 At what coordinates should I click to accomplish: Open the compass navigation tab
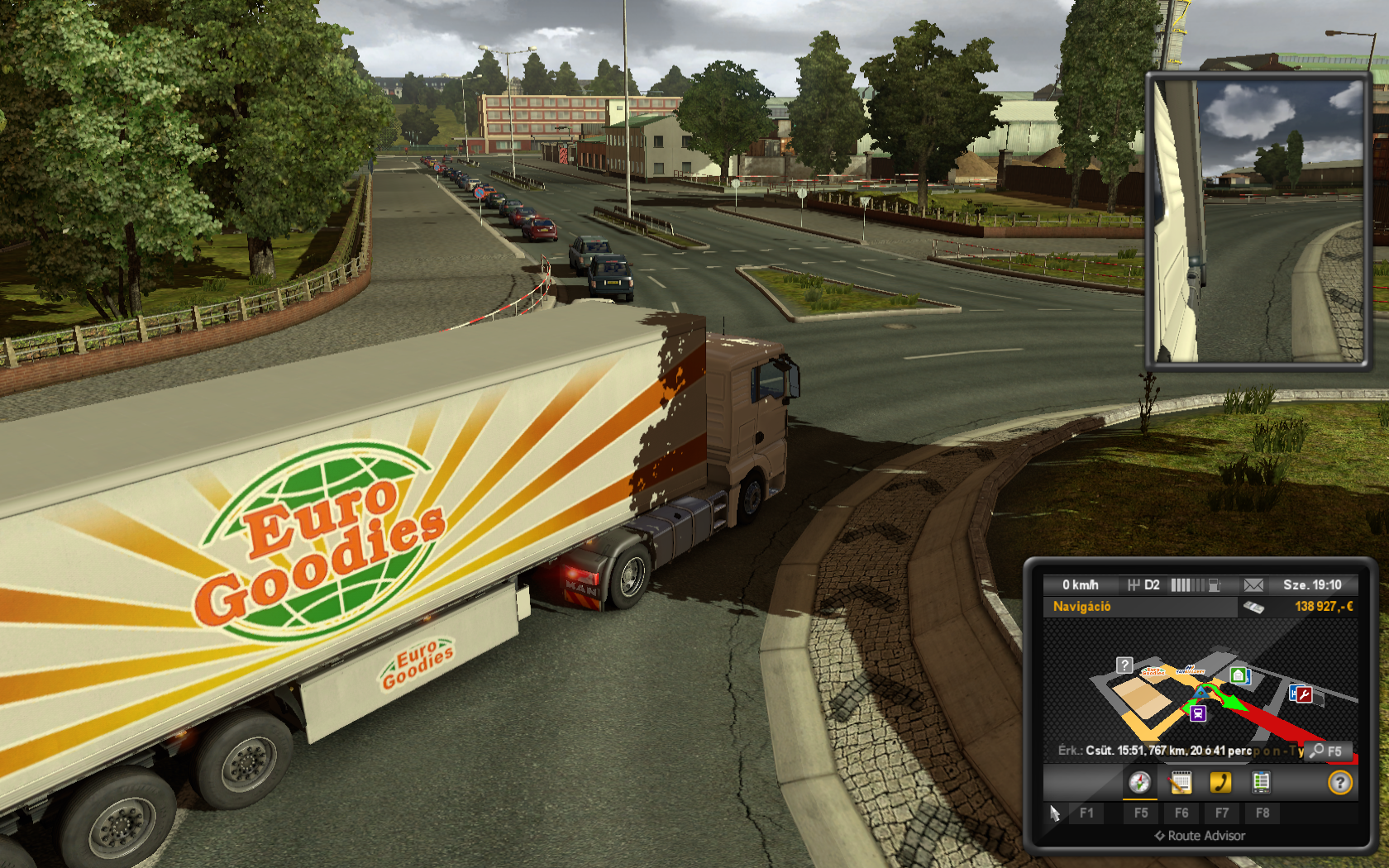pyautogui.click(x=1139, y=782)
